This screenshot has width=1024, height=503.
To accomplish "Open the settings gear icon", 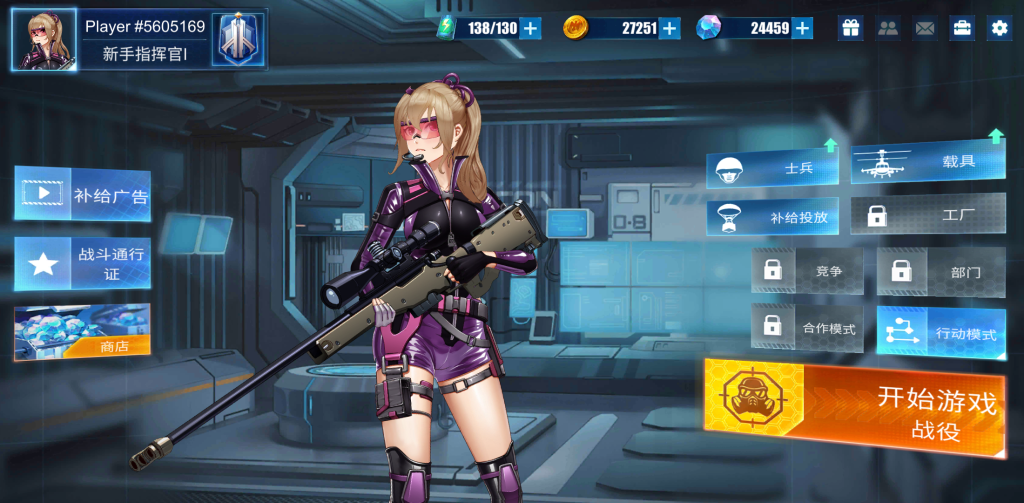I will pyautogui.click(x=999, y=28).
